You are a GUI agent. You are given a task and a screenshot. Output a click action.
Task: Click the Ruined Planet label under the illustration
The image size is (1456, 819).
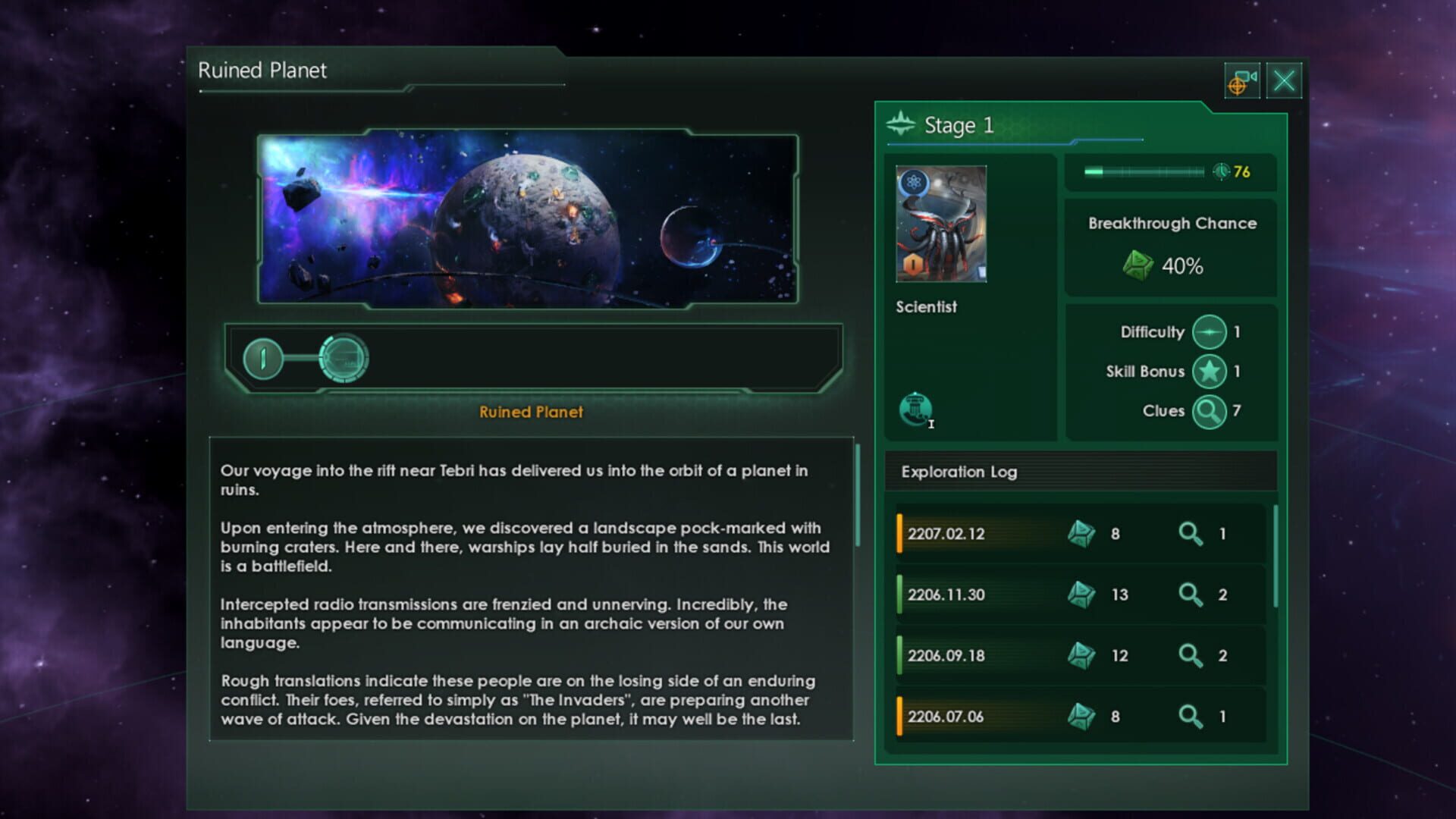pos(531,413)
